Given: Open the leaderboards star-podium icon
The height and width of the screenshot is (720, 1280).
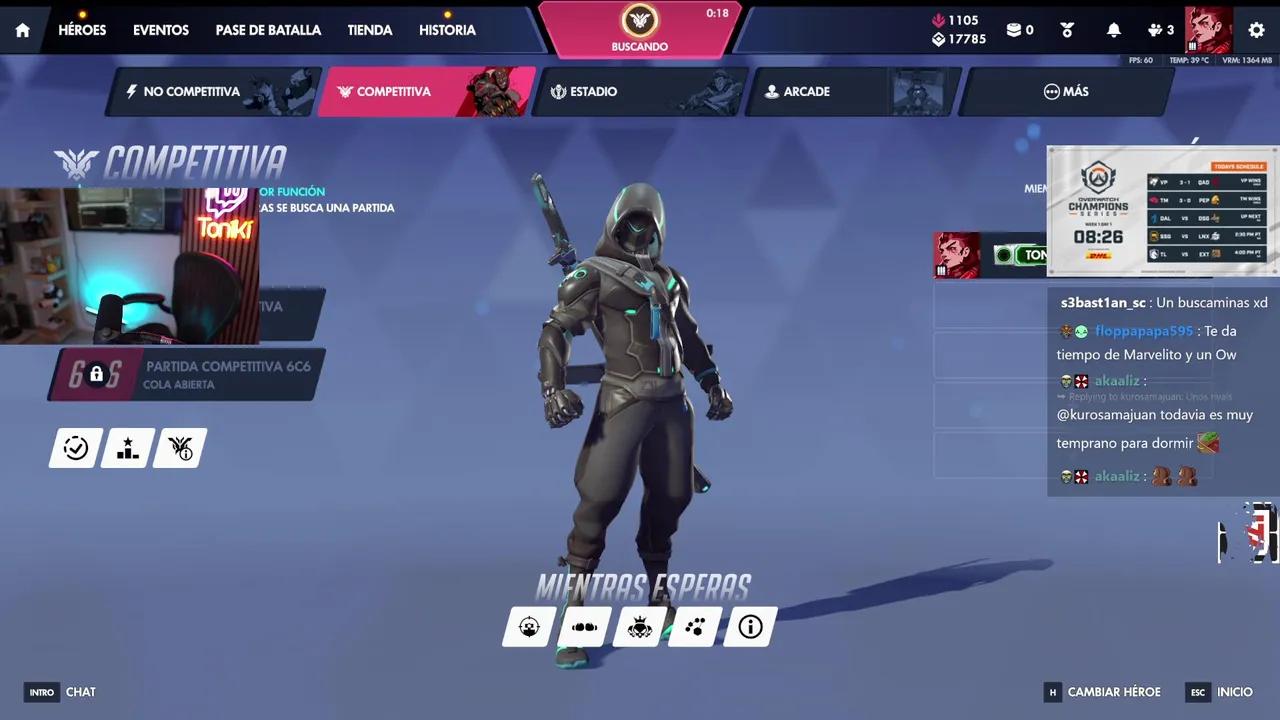Looking at the screenshot, I should tap(127, 448).
